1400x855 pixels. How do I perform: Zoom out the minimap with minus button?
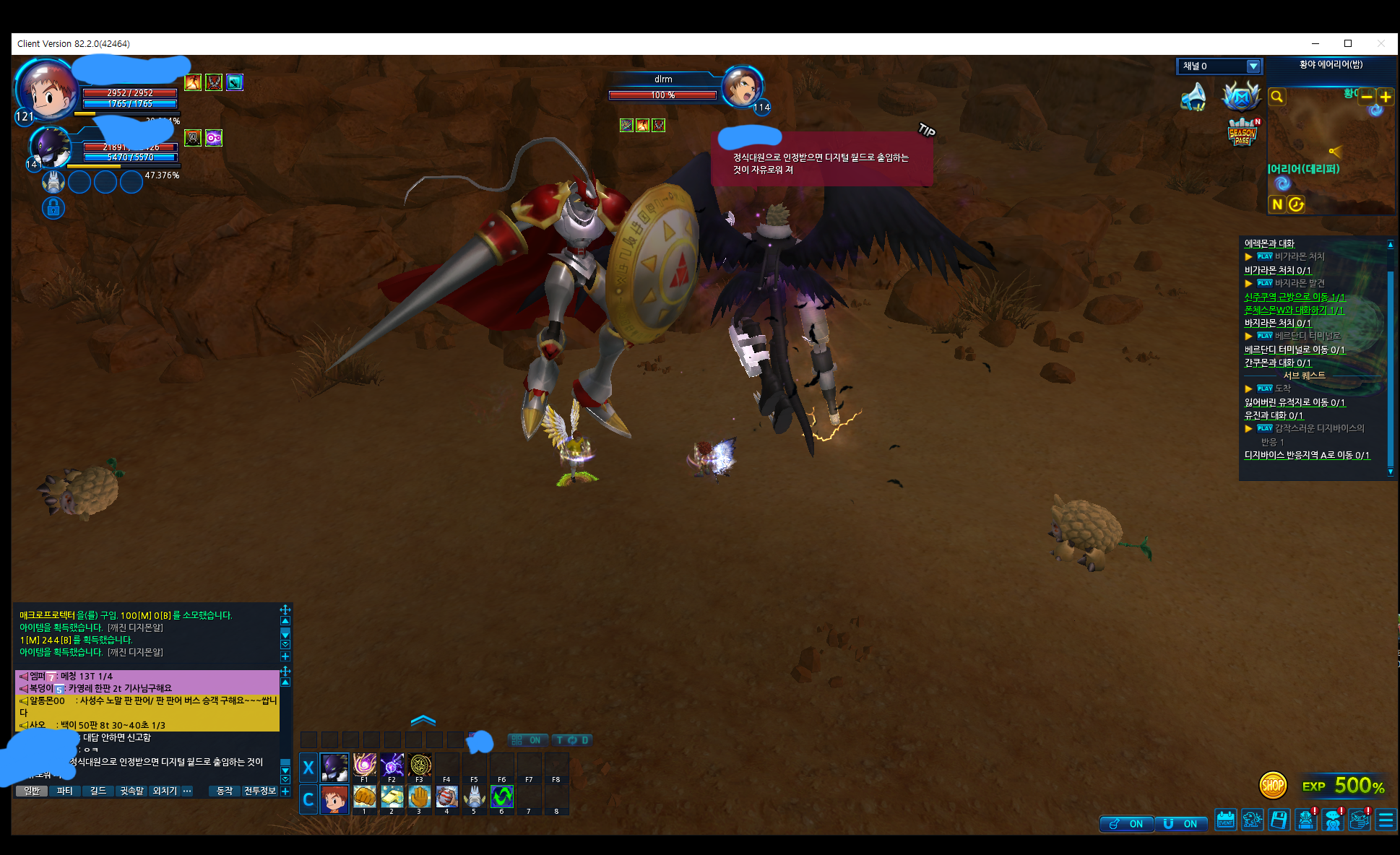coord(1367,97)
